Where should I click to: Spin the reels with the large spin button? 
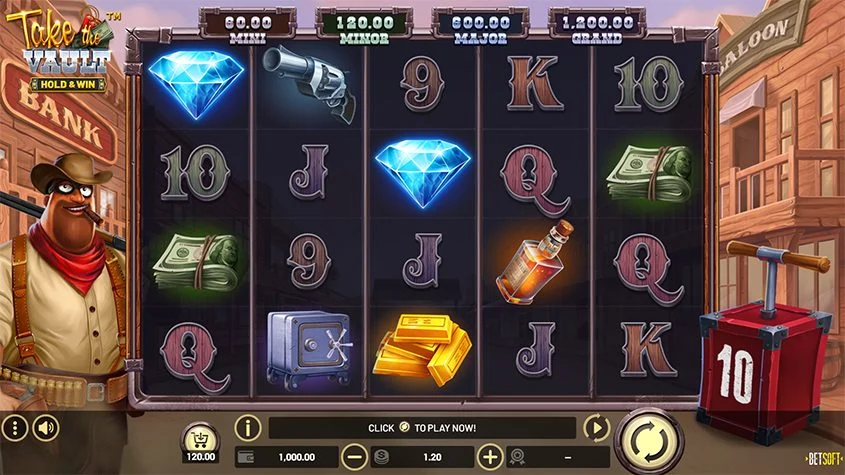coord(649,439)
